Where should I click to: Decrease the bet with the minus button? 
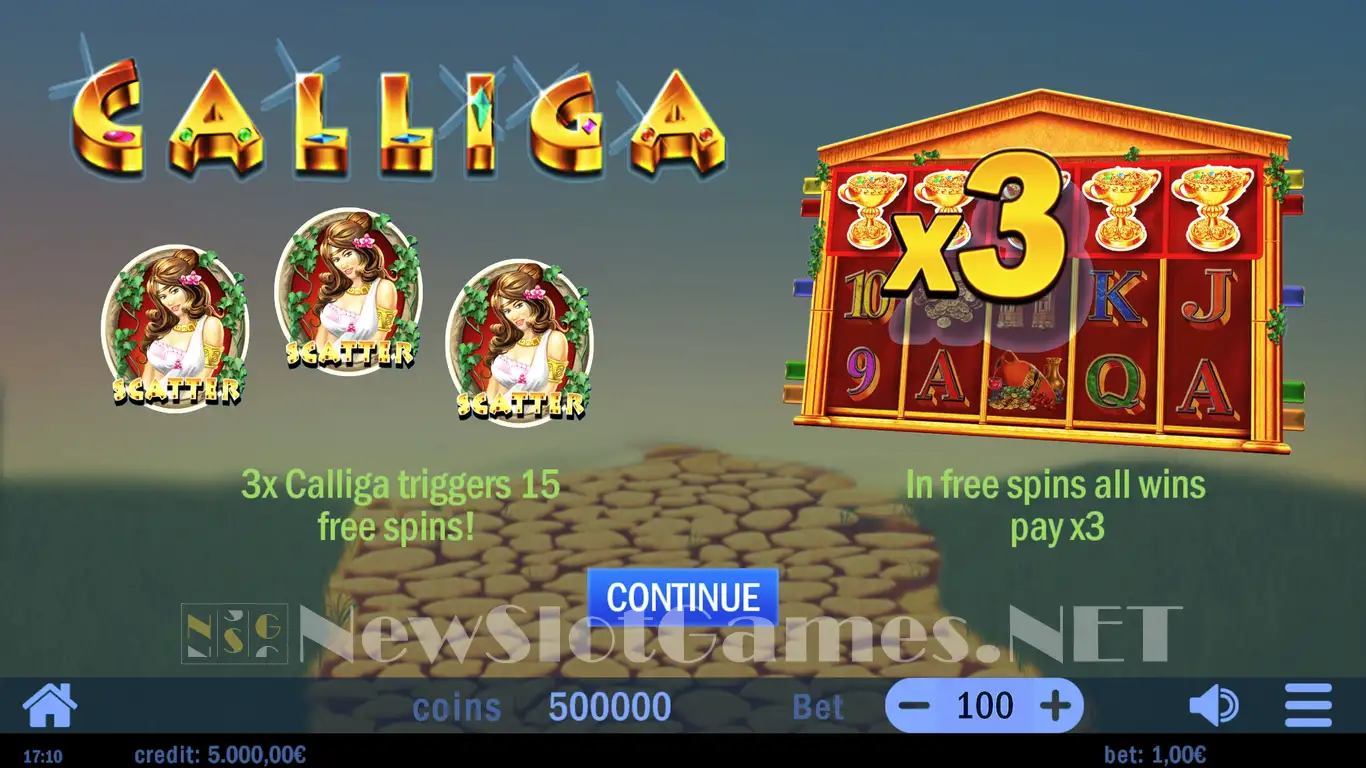(x=916, y=706)
